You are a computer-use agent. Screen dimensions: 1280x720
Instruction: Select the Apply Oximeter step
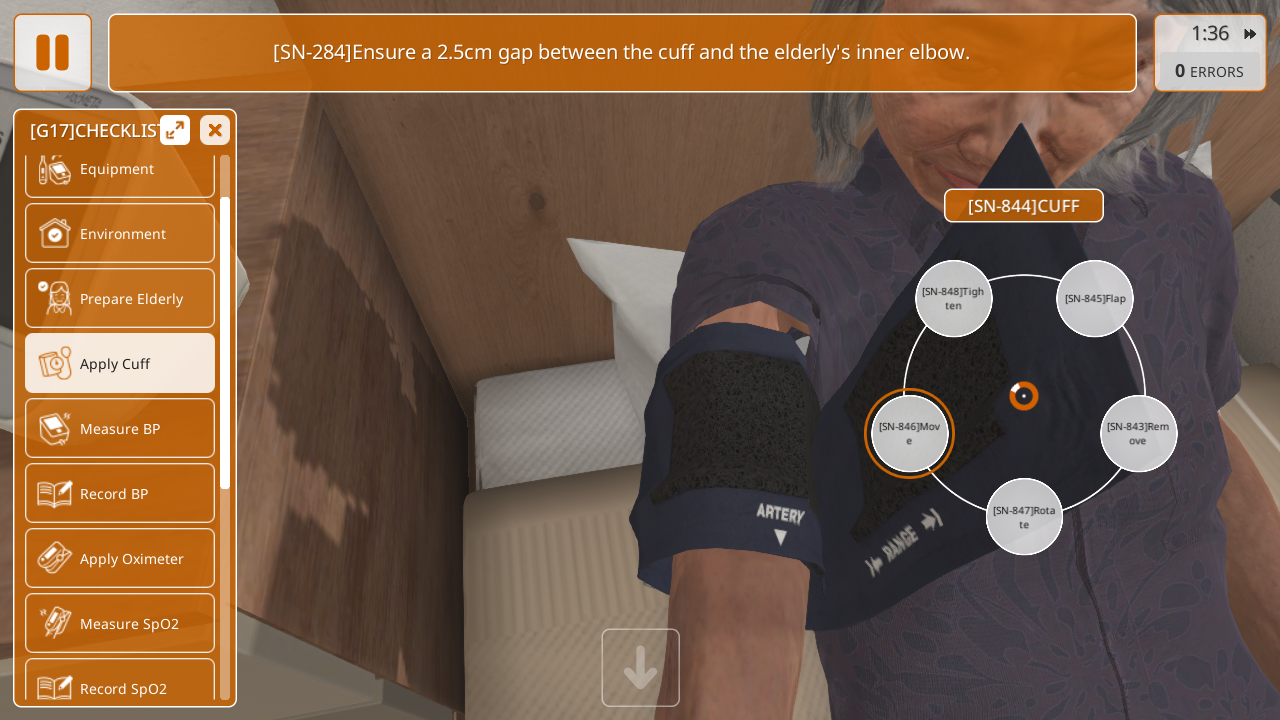[120, 558]
